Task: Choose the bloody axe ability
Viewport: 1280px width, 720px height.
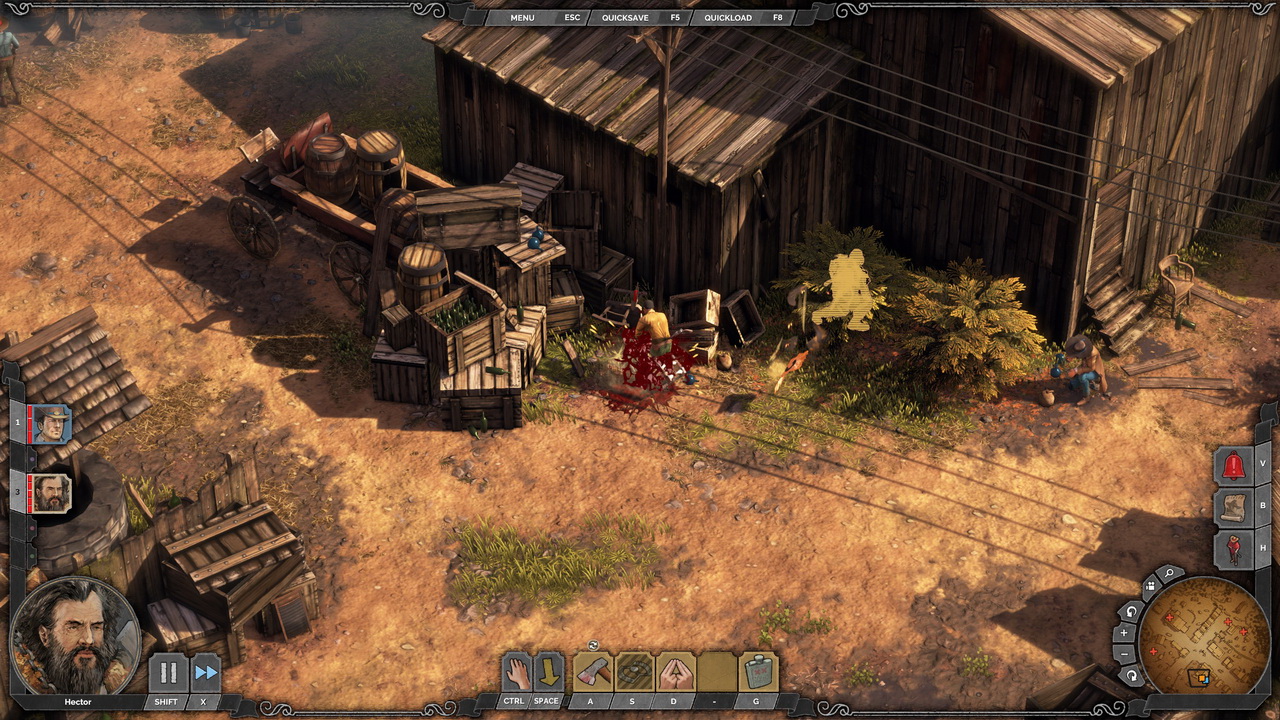Action: click(592, 672)
